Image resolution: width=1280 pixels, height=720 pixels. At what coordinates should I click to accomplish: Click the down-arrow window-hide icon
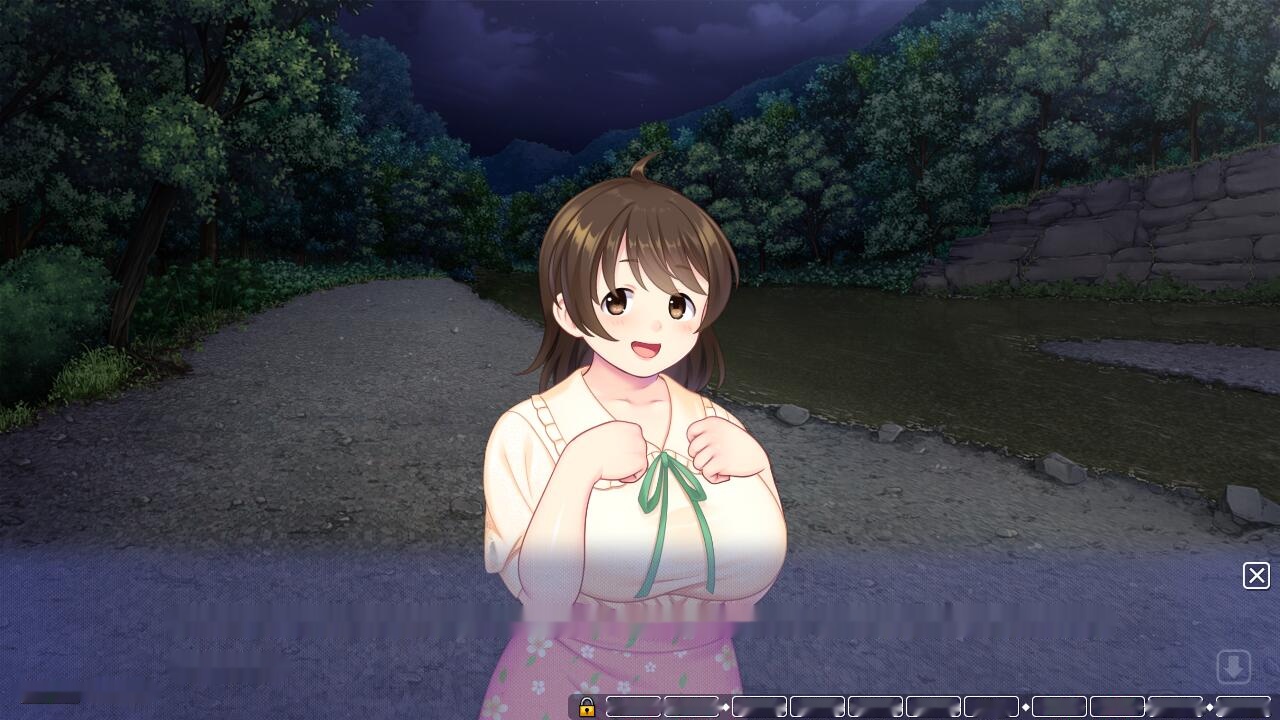tap(1234, 666)
